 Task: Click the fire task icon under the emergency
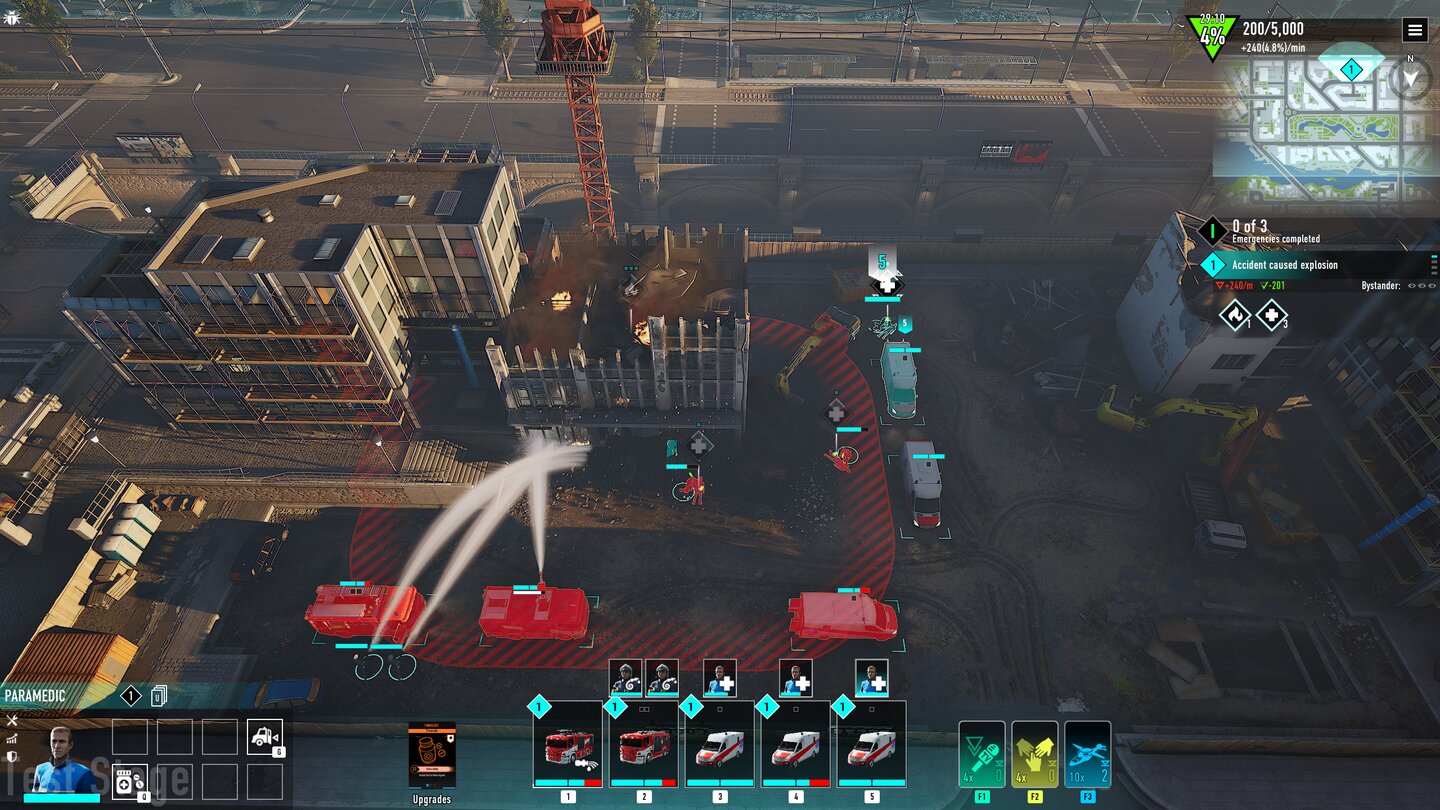pyautogui.click(x=1235, y=315)
